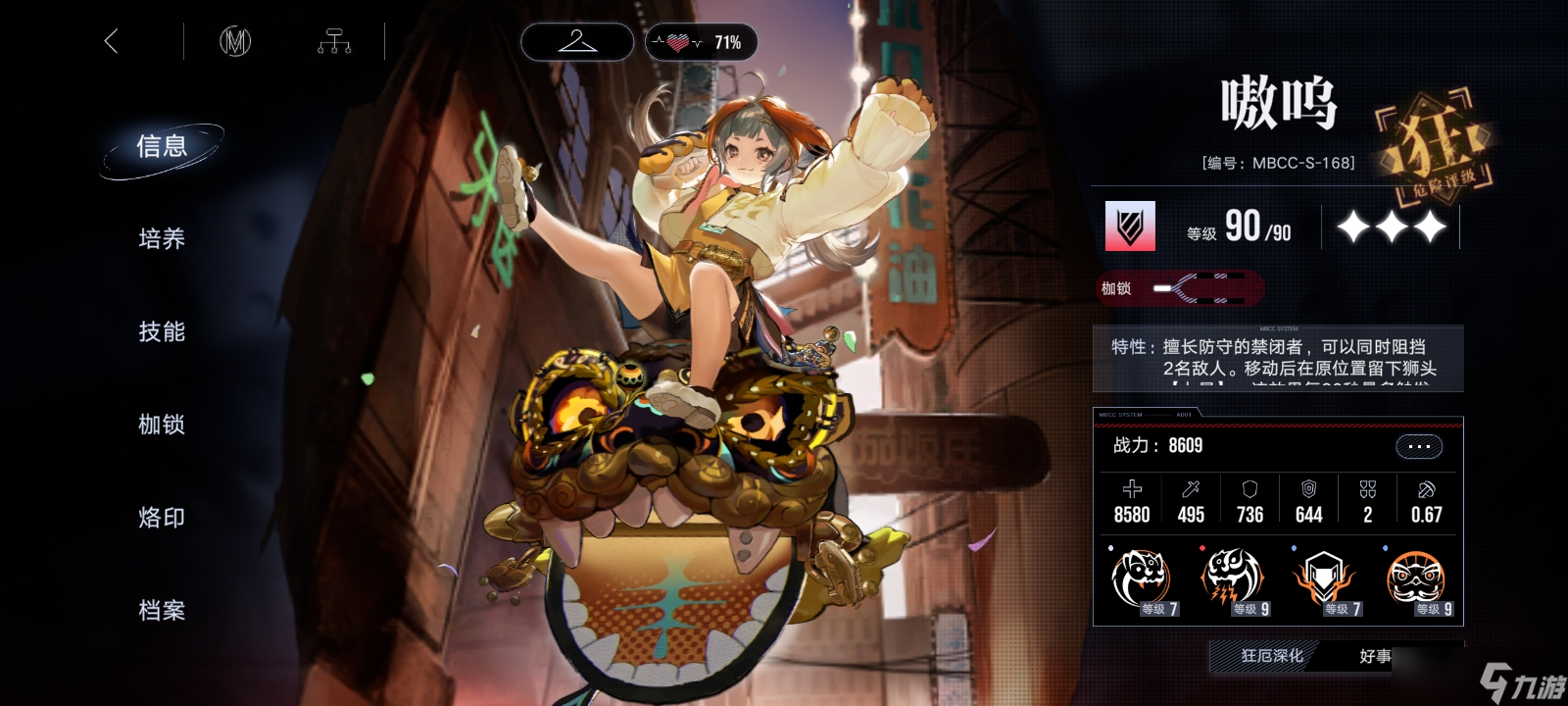Open the 特性 trait description box
The width and height of the screenshot is (1568, 706).
pos(1277,358)
